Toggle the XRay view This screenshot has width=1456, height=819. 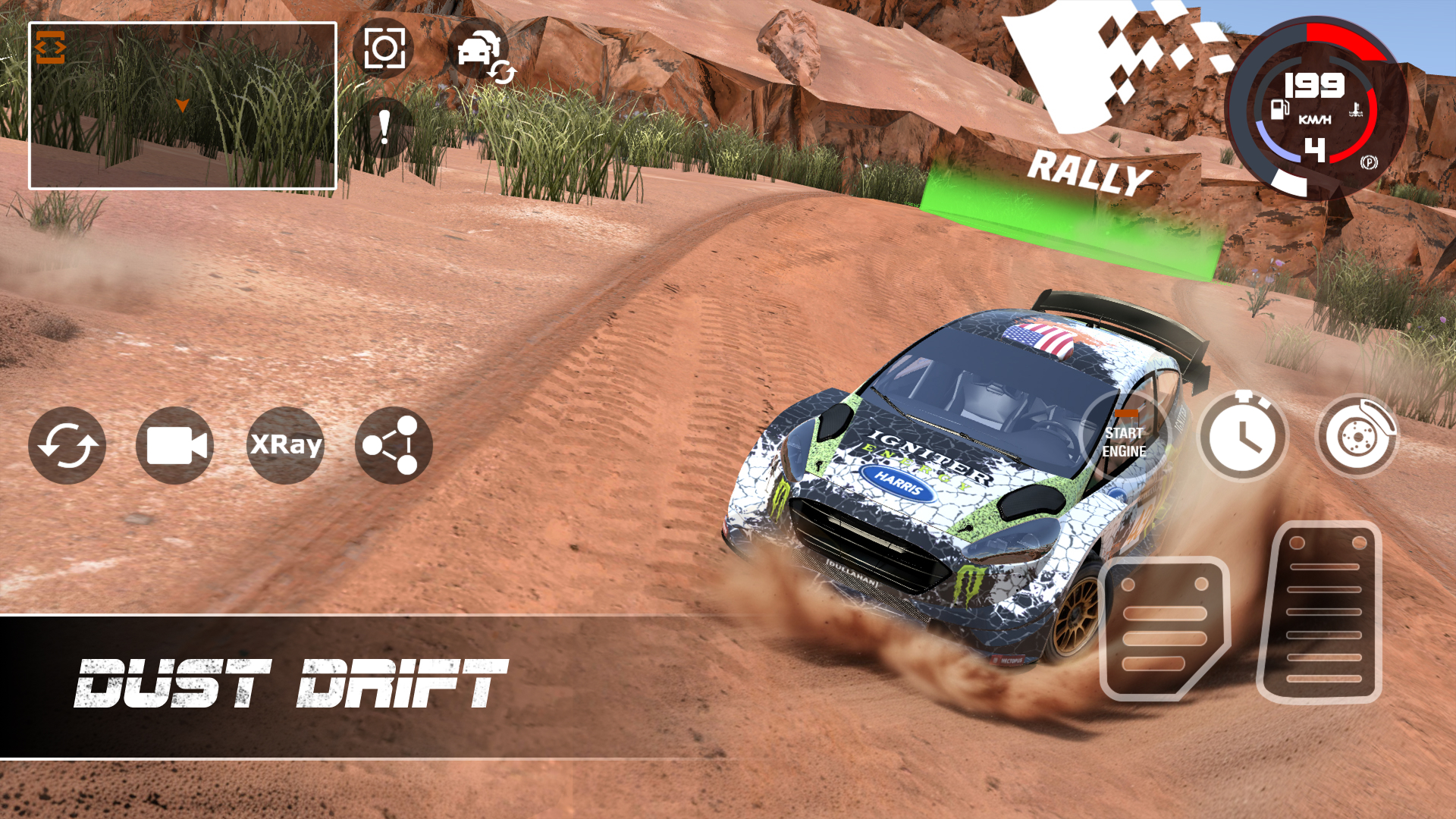tap(284, 446)
